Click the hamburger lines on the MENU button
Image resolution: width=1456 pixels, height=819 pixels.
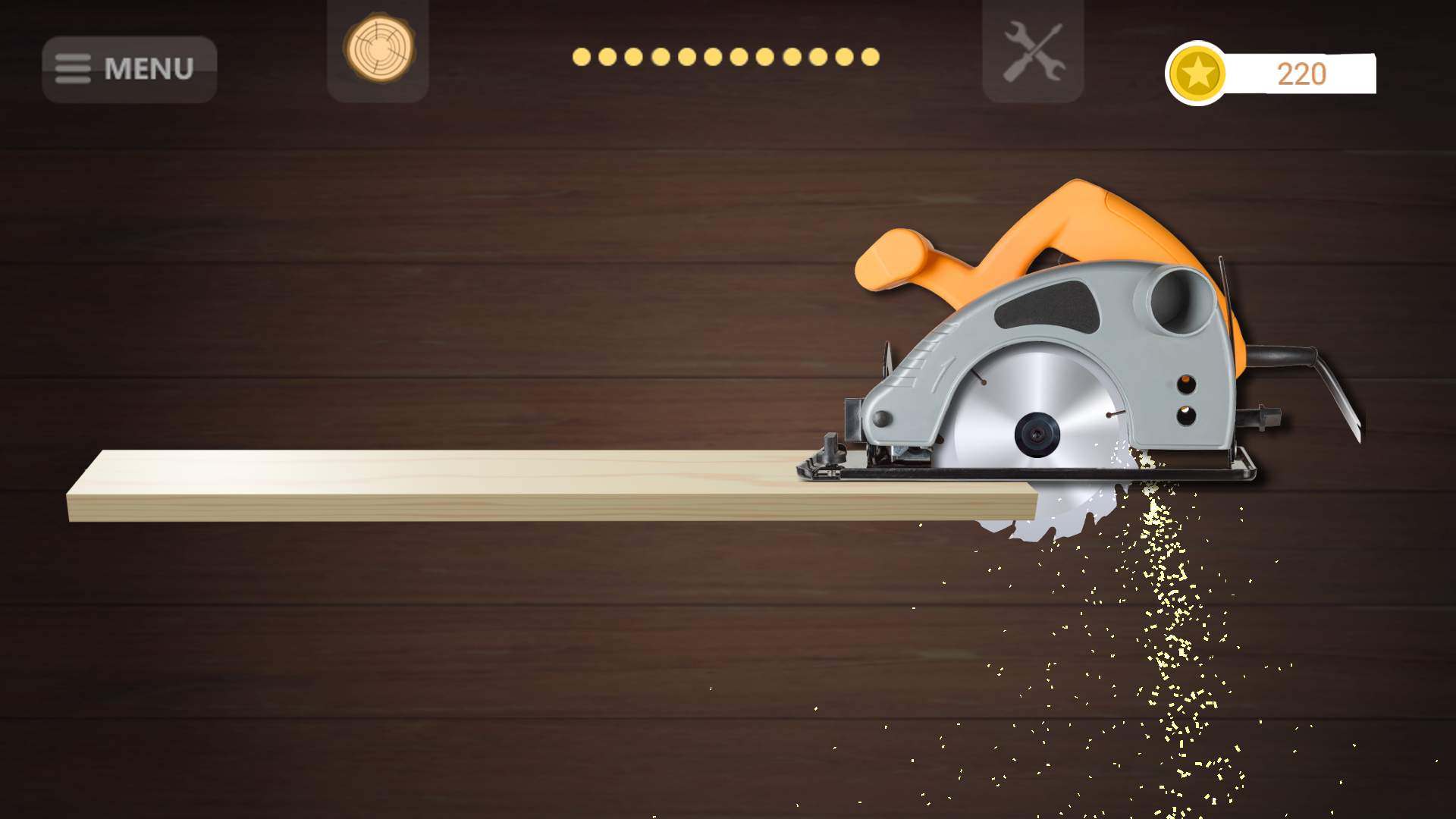click(x=74, y=68)
